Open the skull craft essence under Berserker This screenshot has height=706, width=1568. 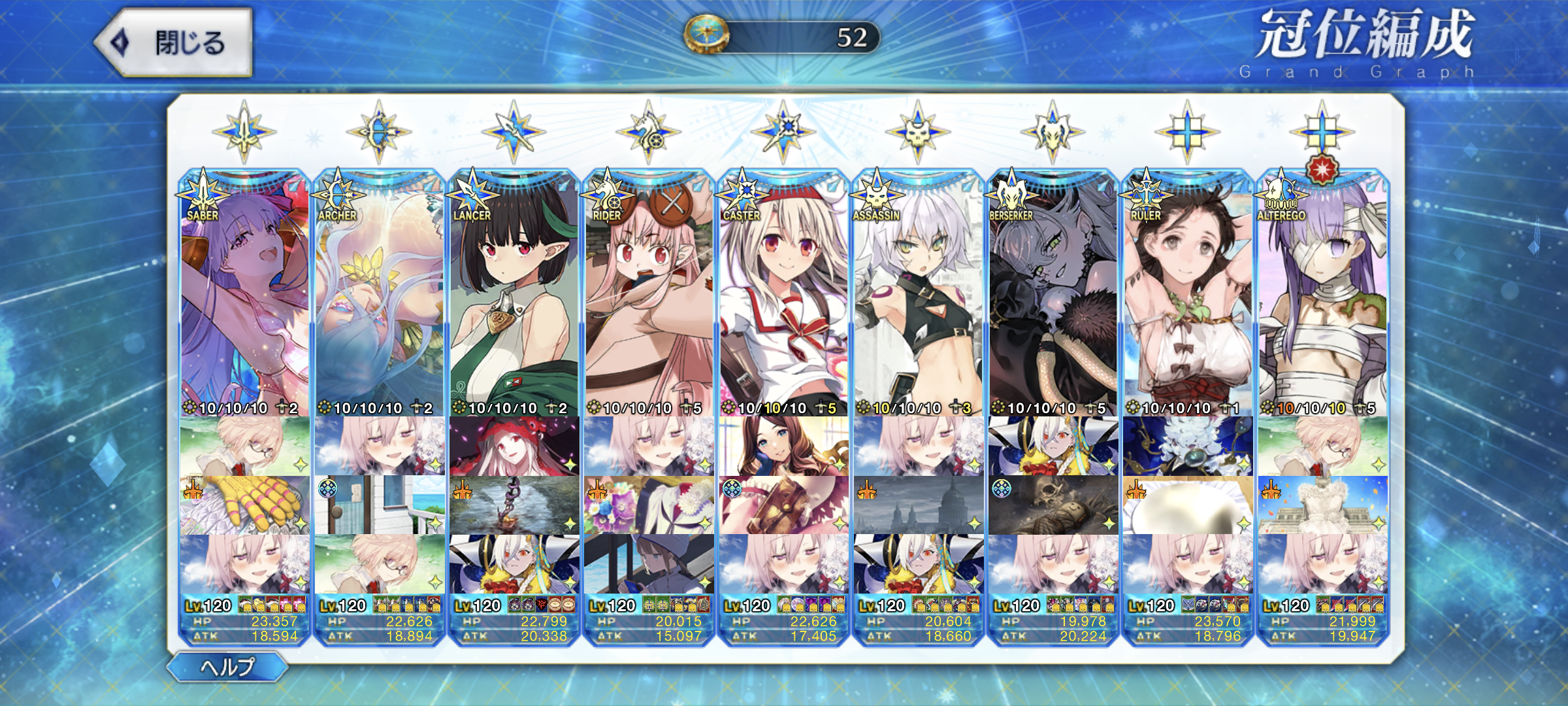tap(1053, 505)
